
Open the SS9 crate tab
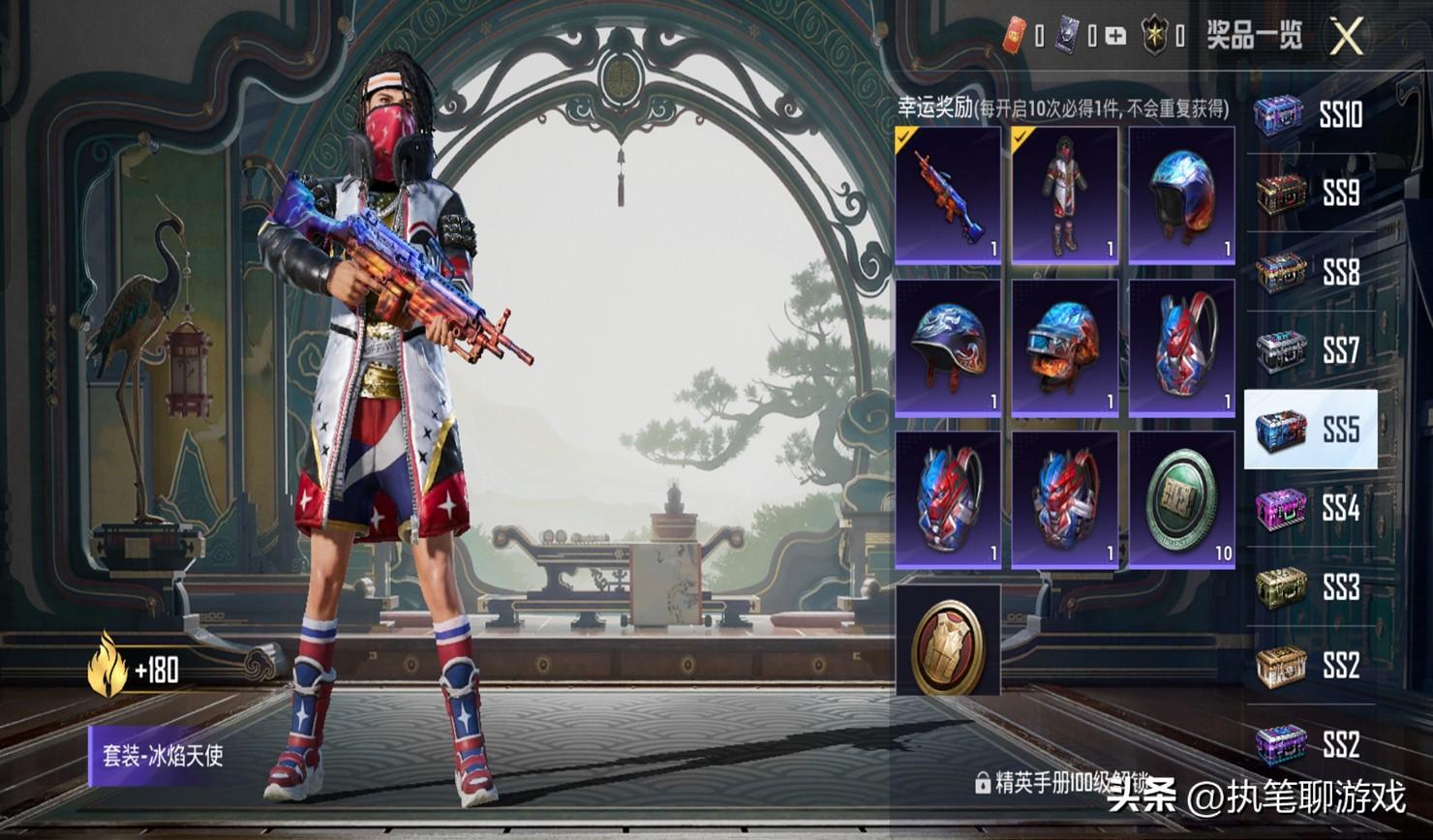point(1310,194)
